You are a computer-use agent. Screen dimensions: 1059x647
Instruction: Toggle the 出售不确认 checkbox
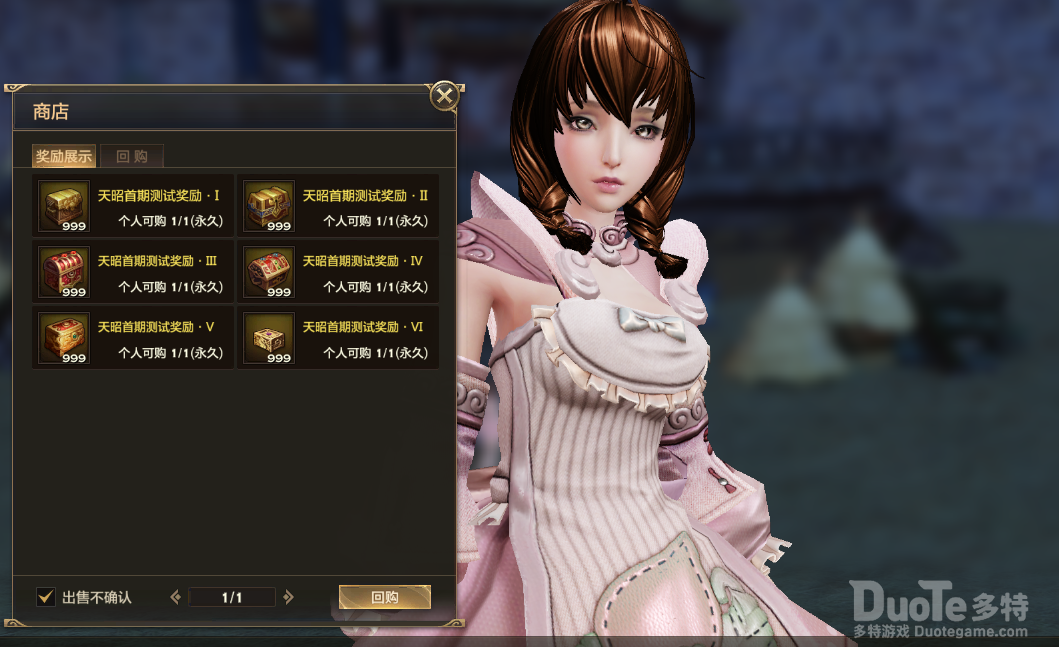click(x=46, y=597)
